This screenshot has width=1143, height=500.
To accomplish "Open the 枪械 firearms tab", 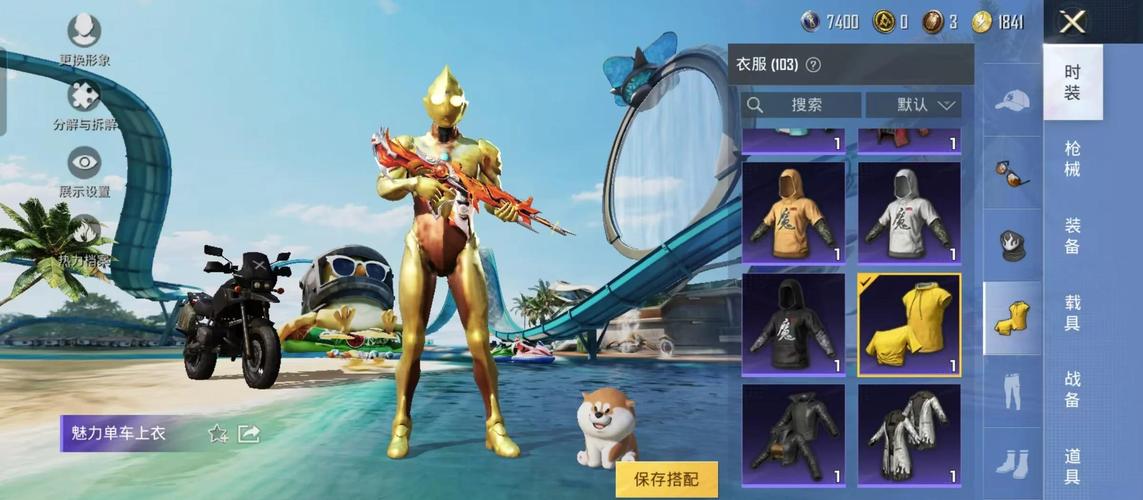I will [1072, 158].
